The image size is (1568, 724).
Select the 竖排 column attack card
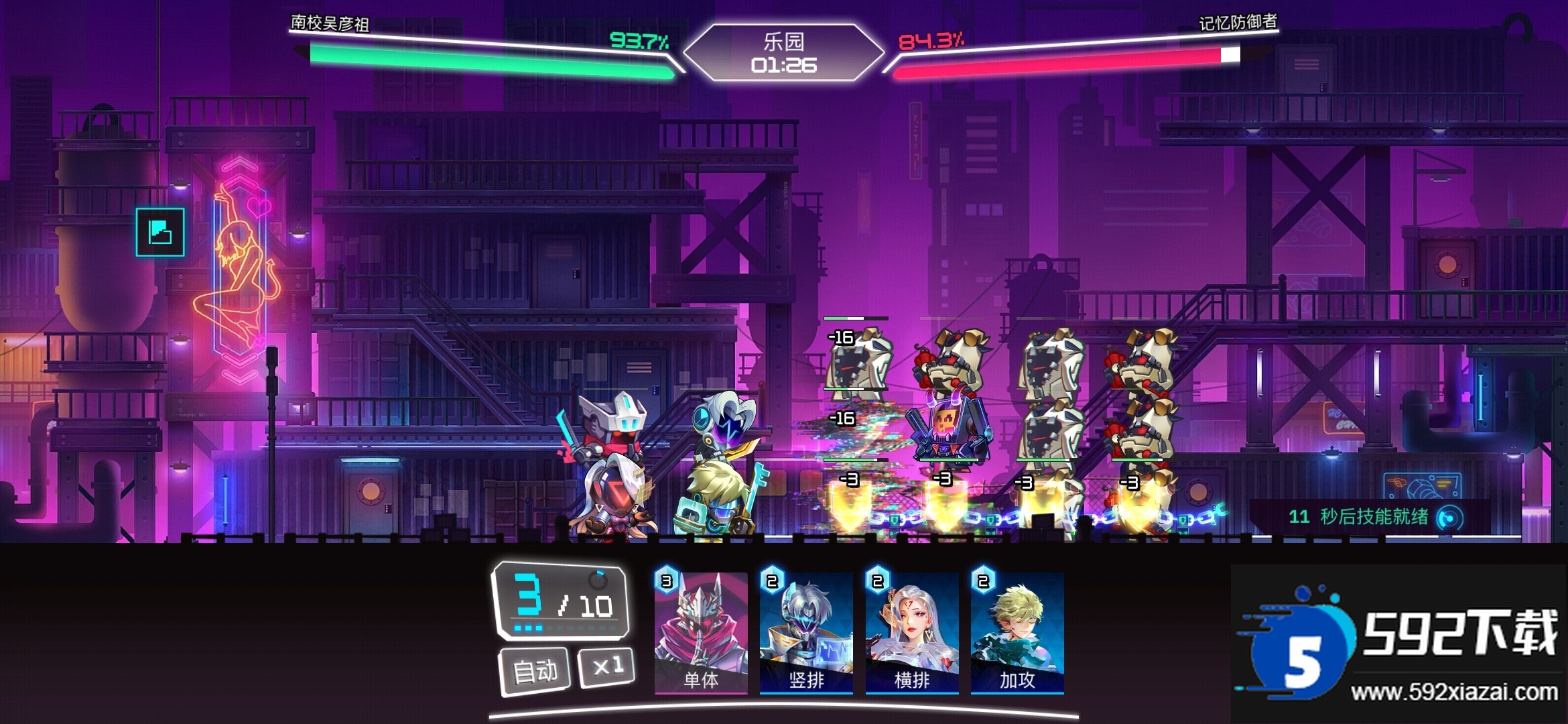point(806,632)
